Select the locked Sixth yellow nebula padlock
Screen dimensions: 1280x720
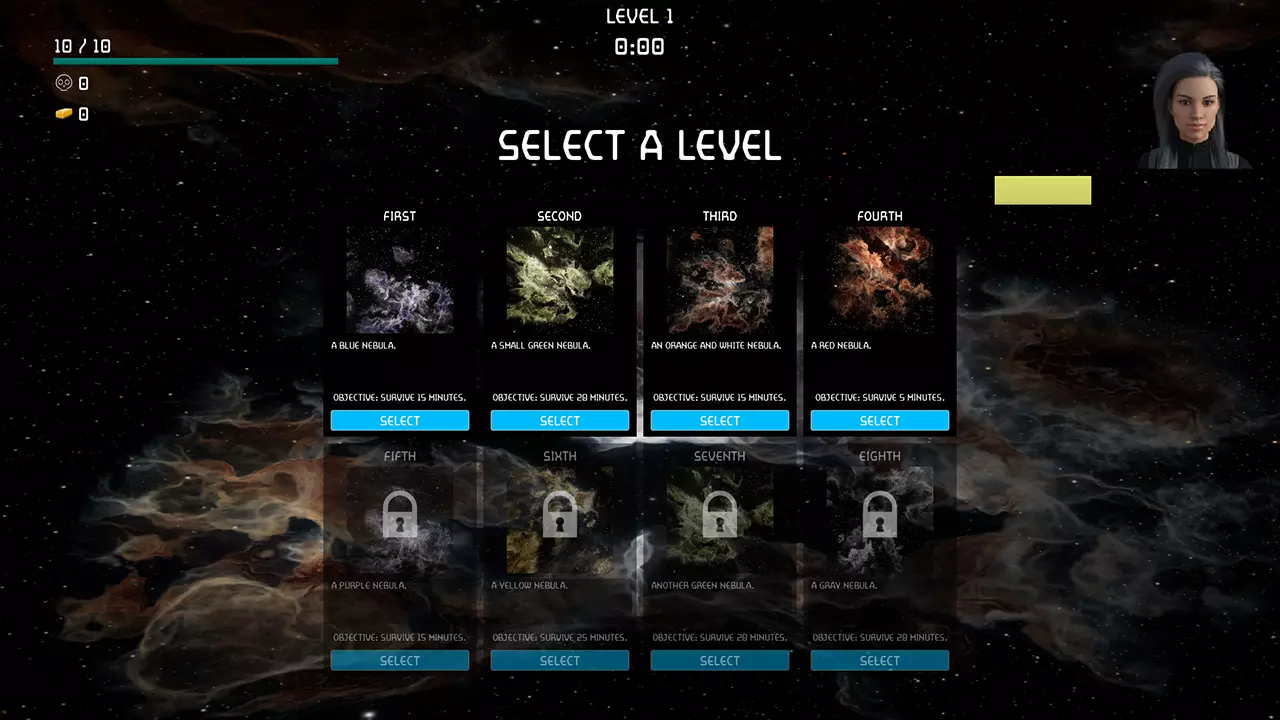coord(560,514)
